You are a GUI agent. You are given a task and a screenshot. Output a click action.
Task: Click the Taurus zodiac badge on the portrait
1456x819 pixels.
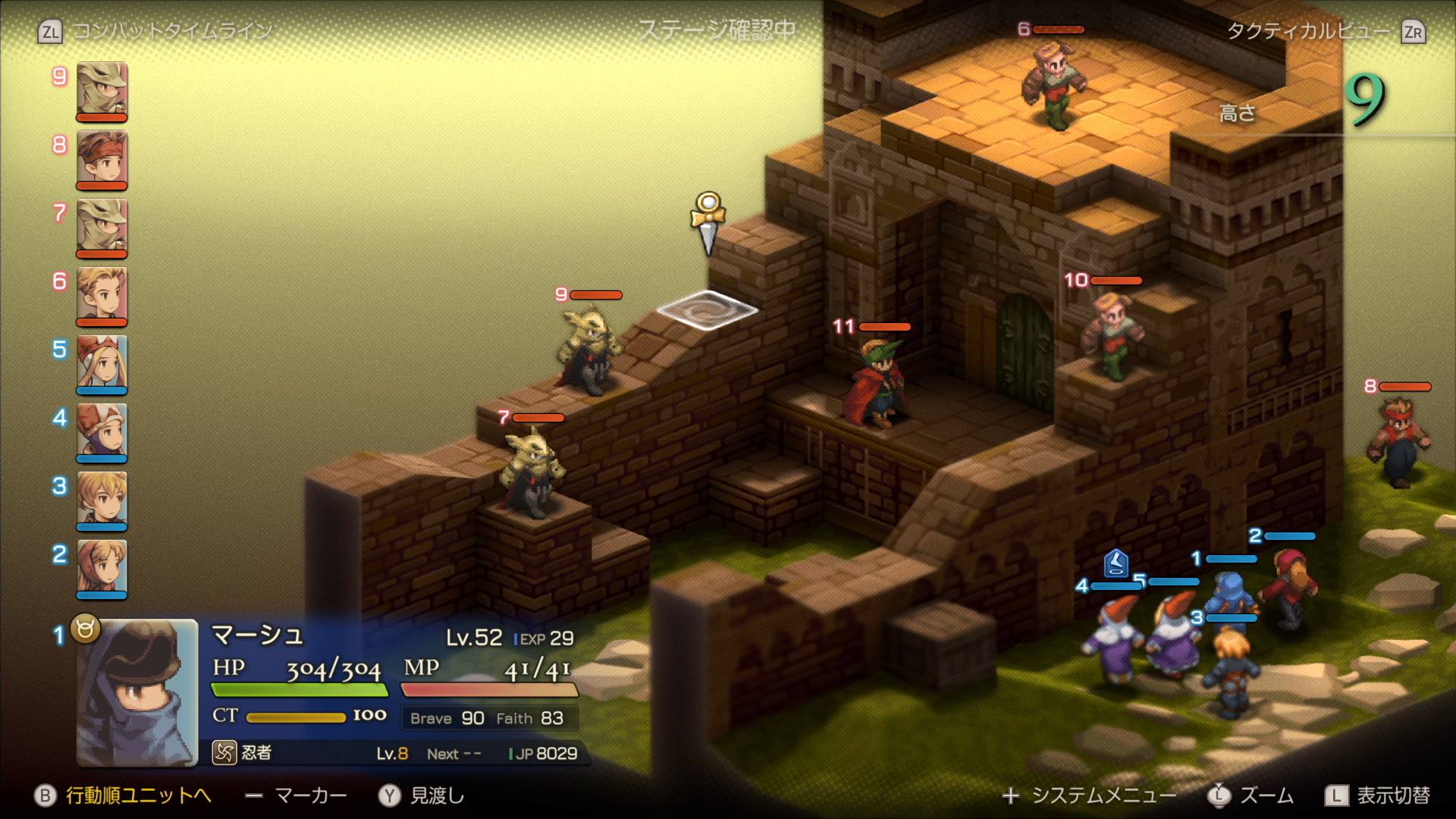[86, 628]
